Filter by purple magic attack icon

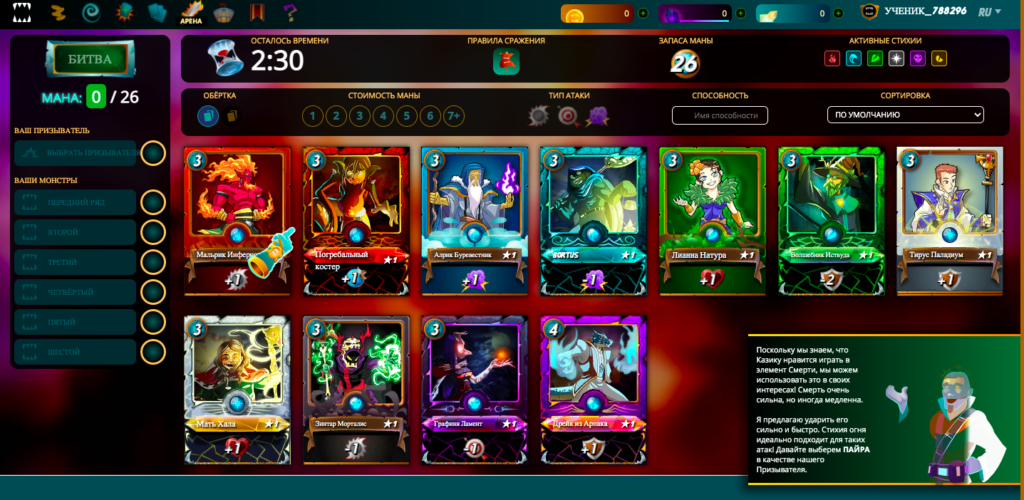597,116
